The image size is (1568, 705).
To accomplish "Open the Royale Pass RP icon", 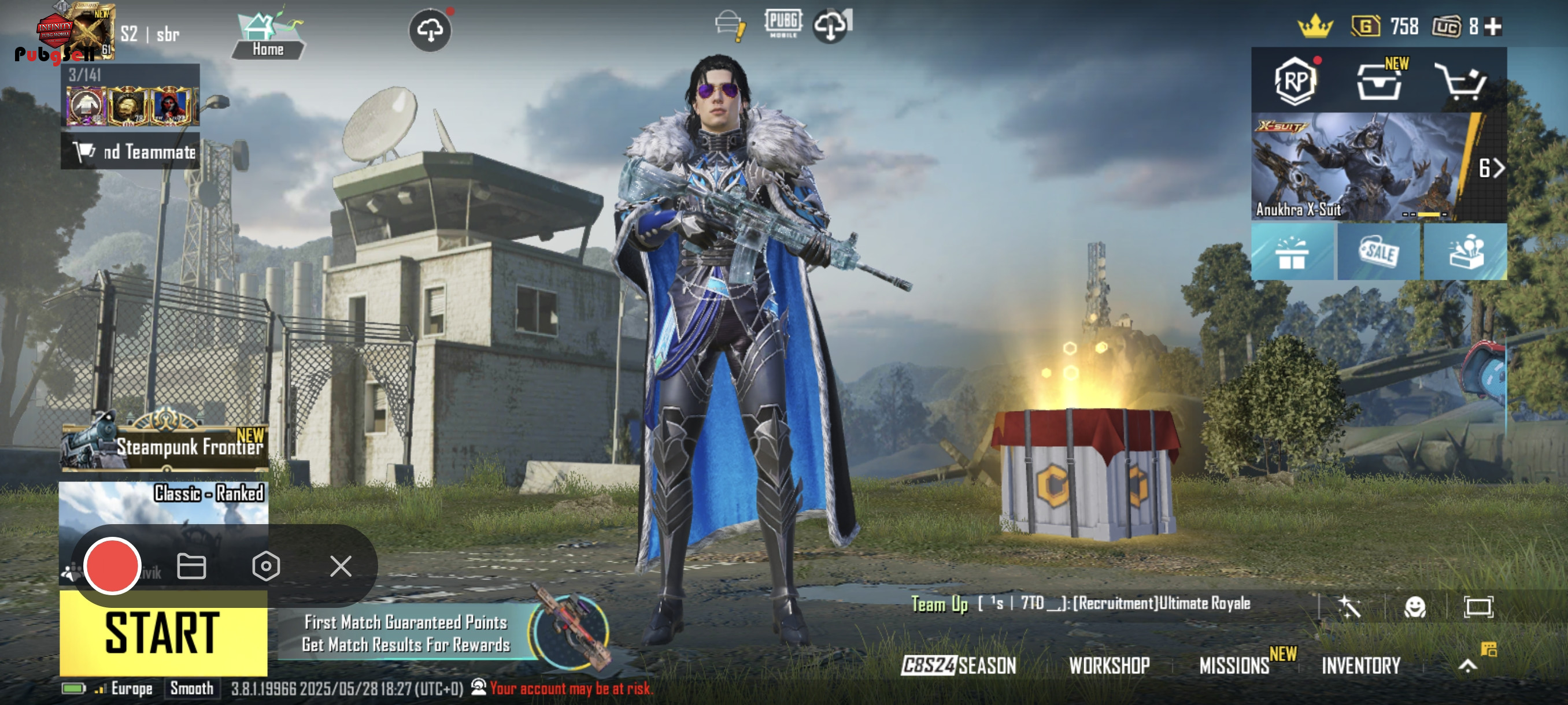I will (x=1295, y=81).
